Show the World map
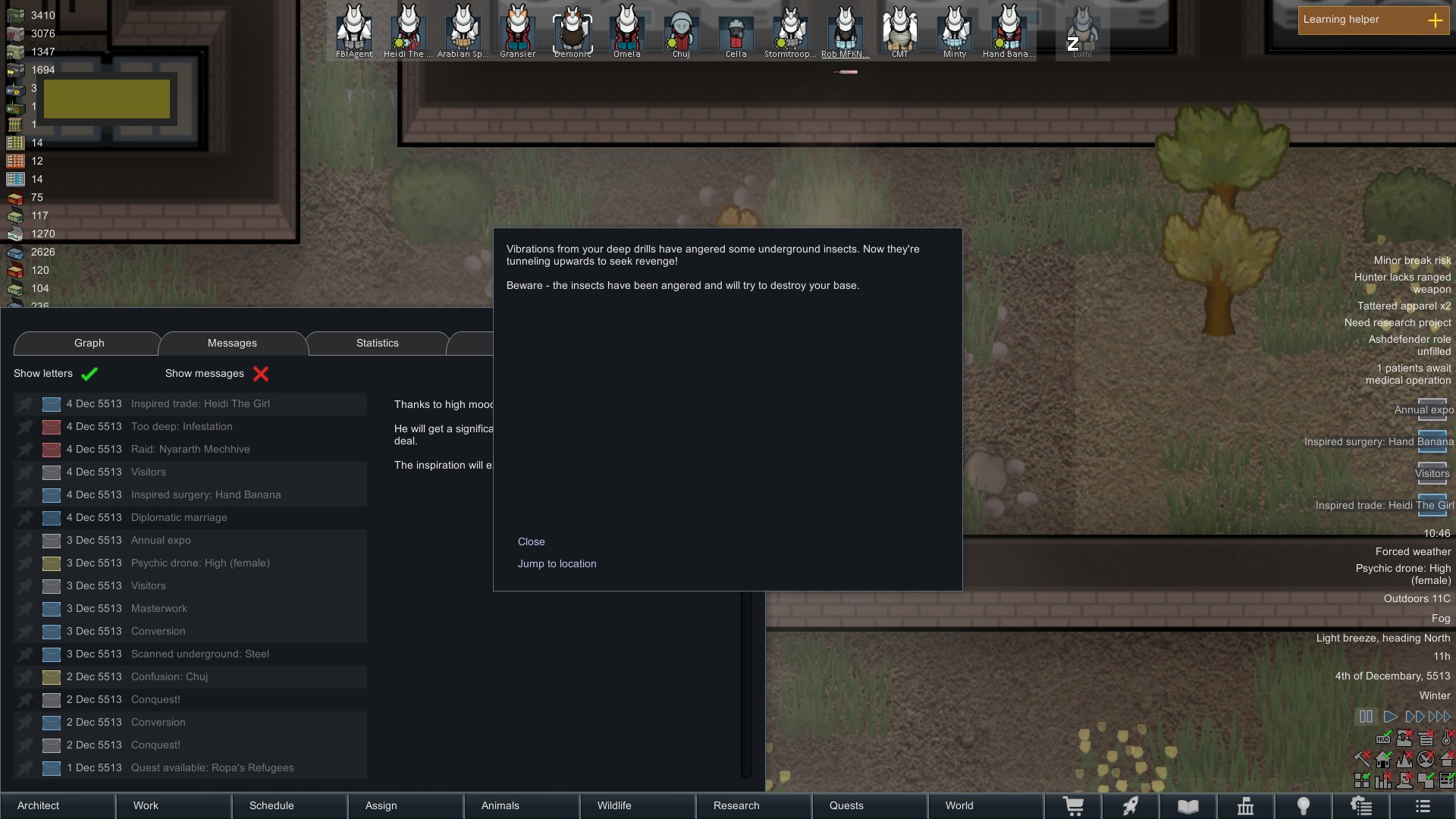Viewport: 1456px width, 819px height. tap(959, 805)
